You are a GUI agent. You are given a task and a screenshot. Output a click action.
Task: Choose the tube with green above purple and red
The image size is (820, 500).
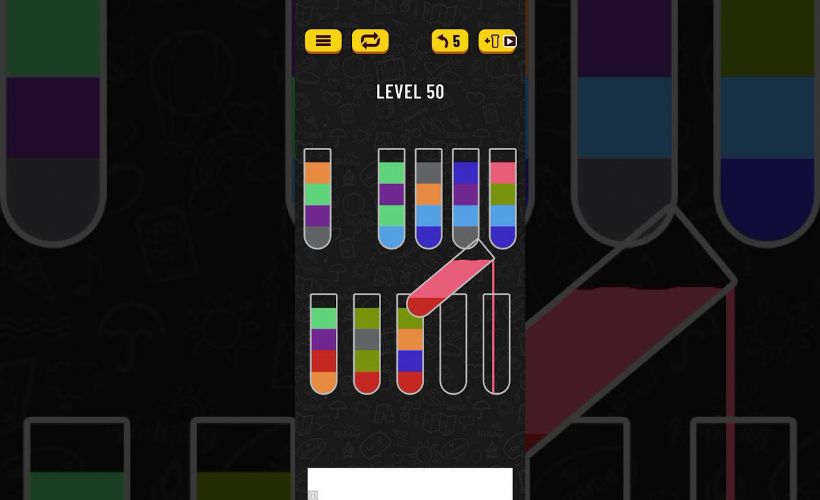pos(323,344)
